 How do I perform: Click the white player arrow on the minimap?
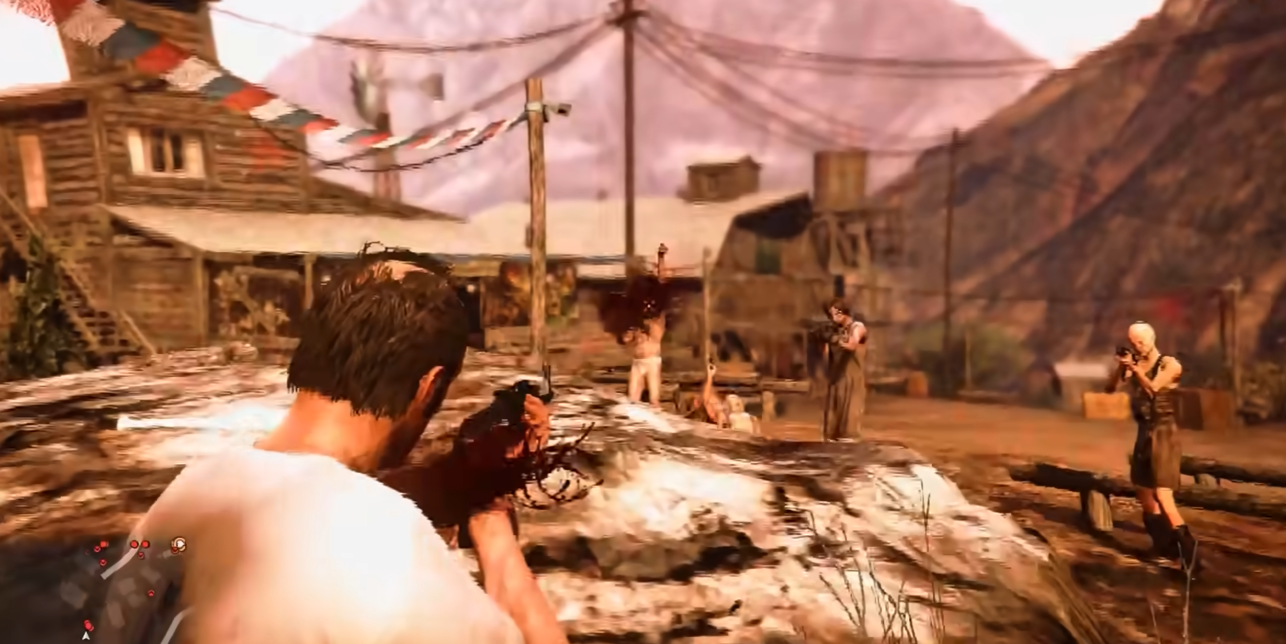pos(87,634)
